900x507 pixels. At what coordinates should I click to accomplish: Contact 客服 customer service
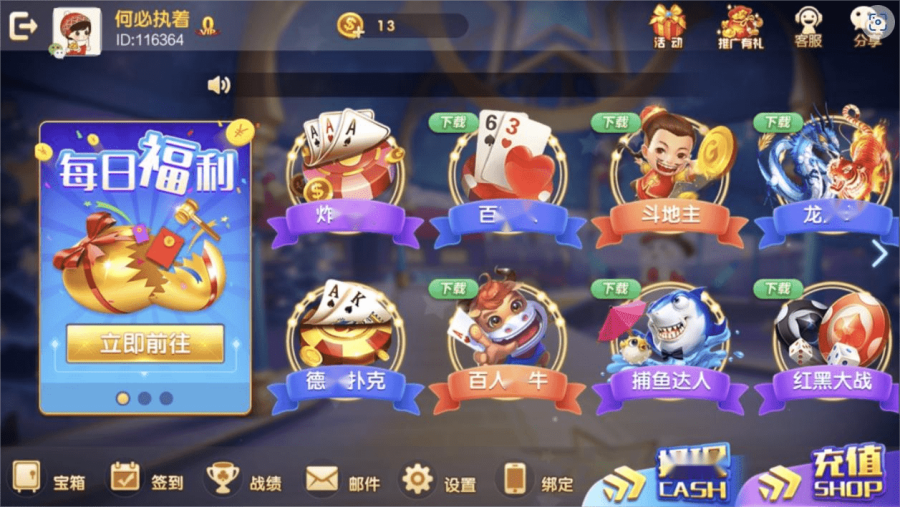pos(808,26)
